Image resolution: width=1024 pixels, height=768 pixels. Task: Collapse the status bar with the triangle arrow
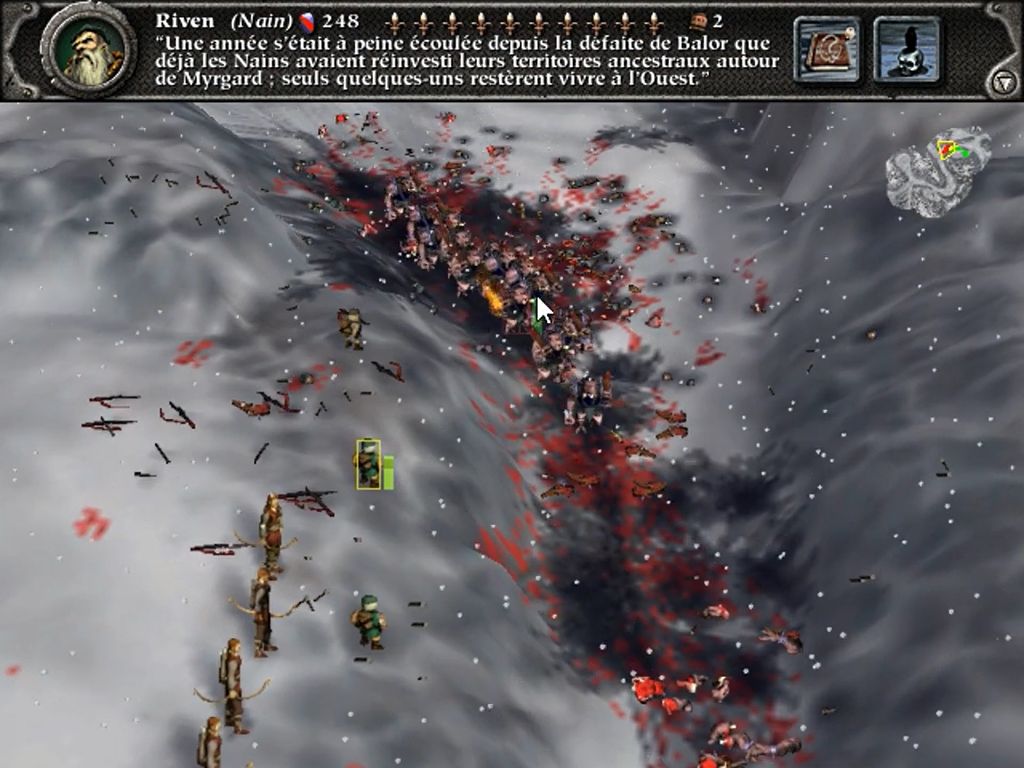[1003, 83]
